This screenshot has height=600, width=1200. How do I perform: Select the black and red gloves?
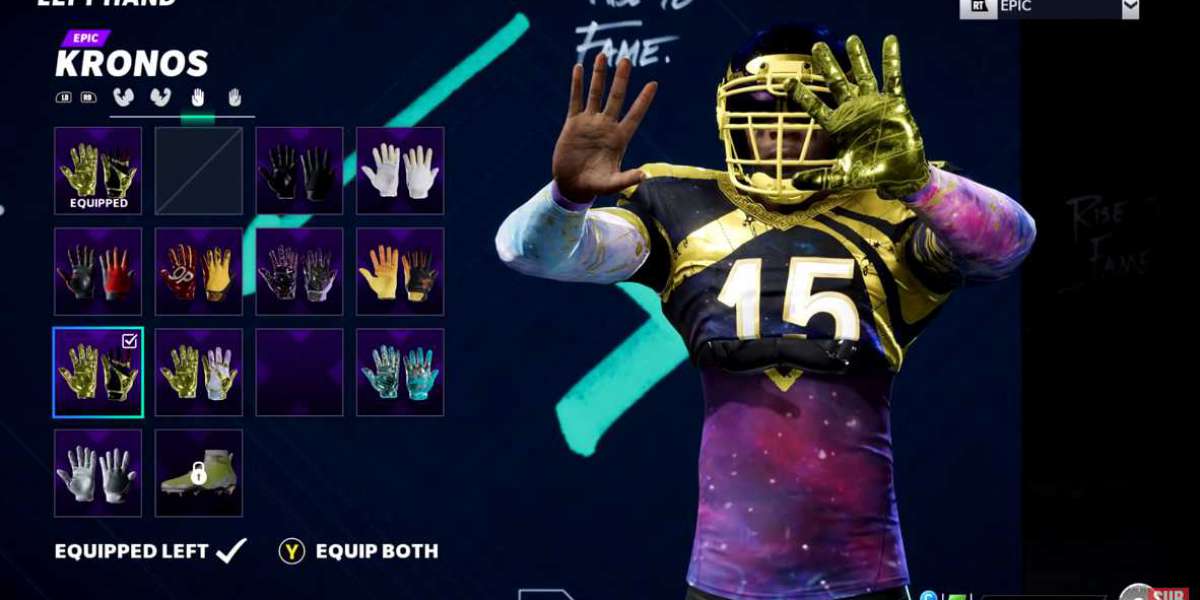pos(98,272)
